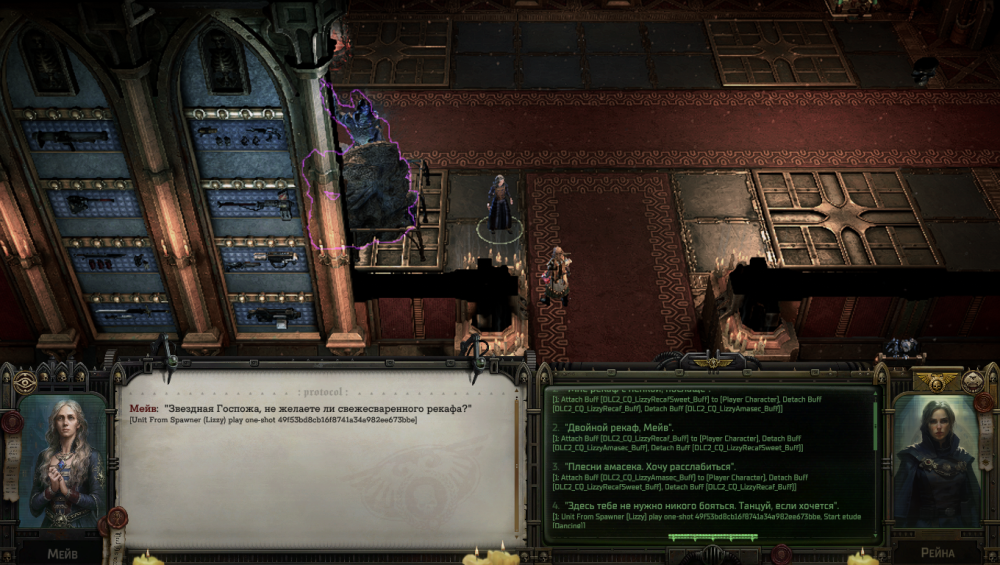Click the red wax seal on Мейв's portrait

coord(13,422)
